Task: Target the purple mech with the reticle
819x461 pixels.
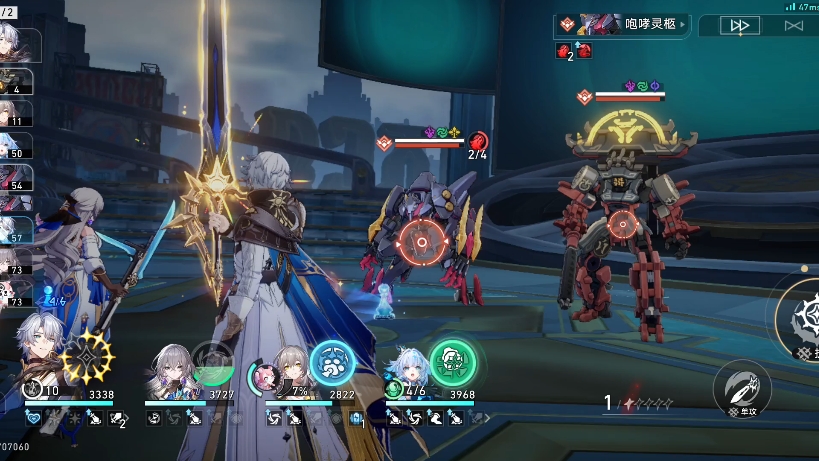Action: [421, 242]
